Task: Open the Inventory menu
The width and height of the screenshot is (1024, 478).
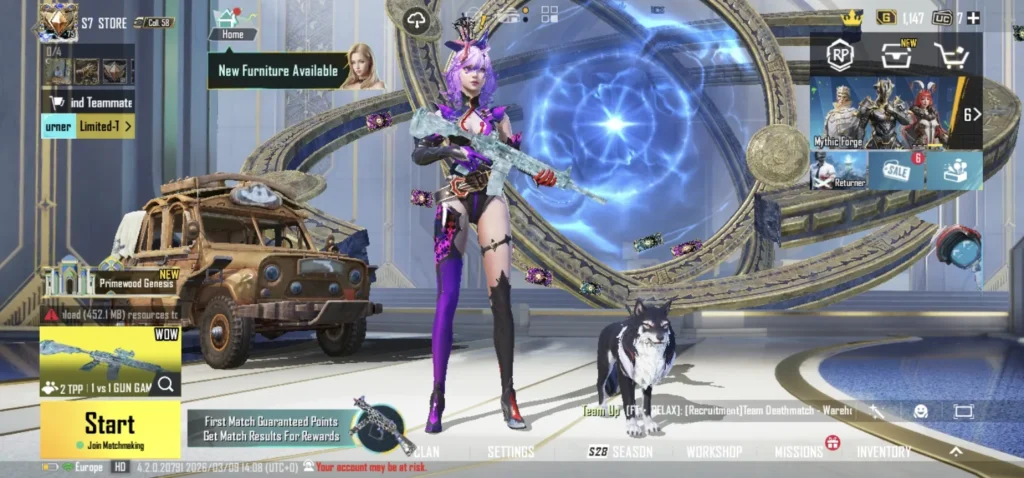Action: (884, 452)
